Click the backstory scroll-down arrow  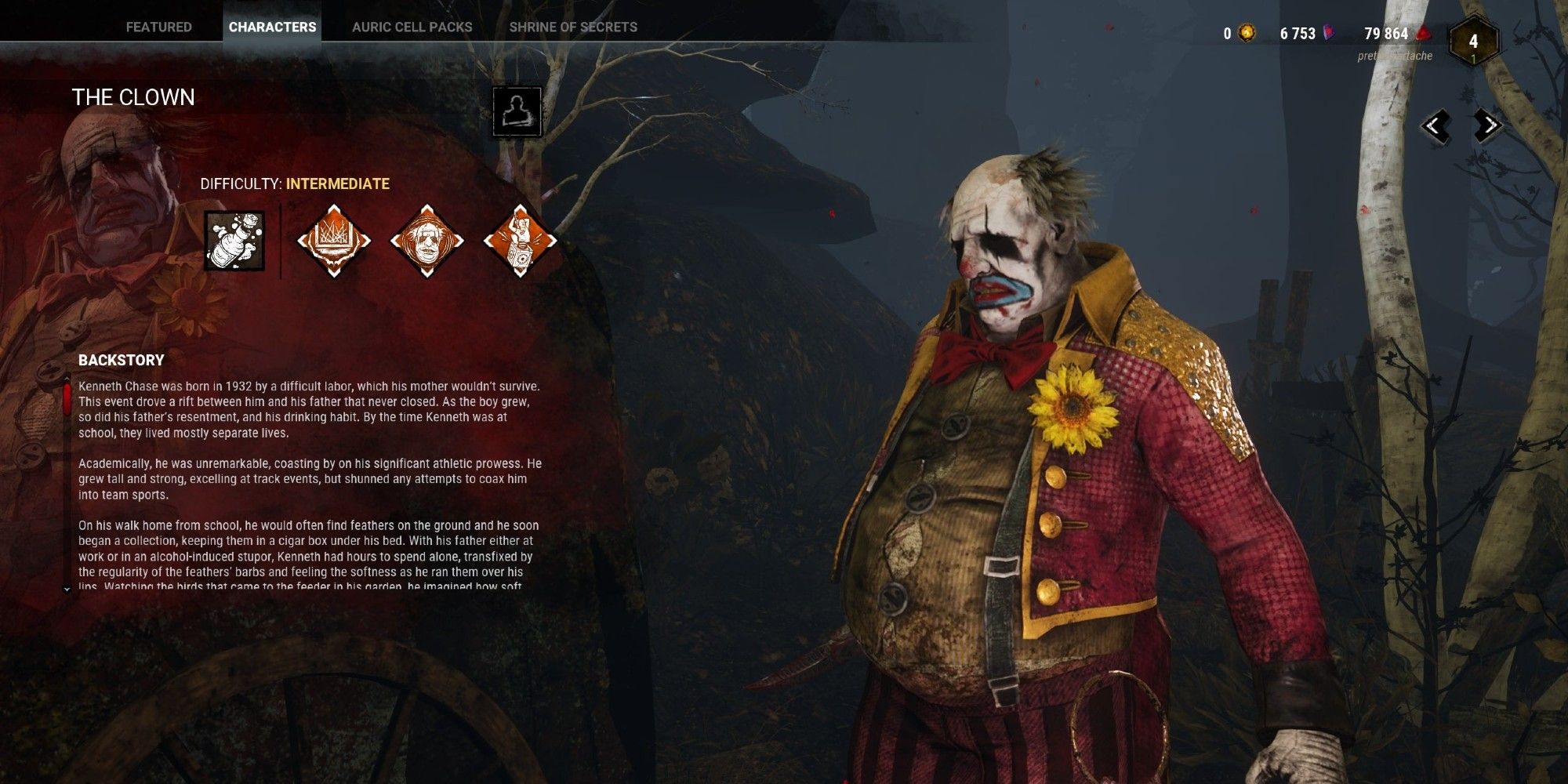pyautogui.click(x=67, y=589)
